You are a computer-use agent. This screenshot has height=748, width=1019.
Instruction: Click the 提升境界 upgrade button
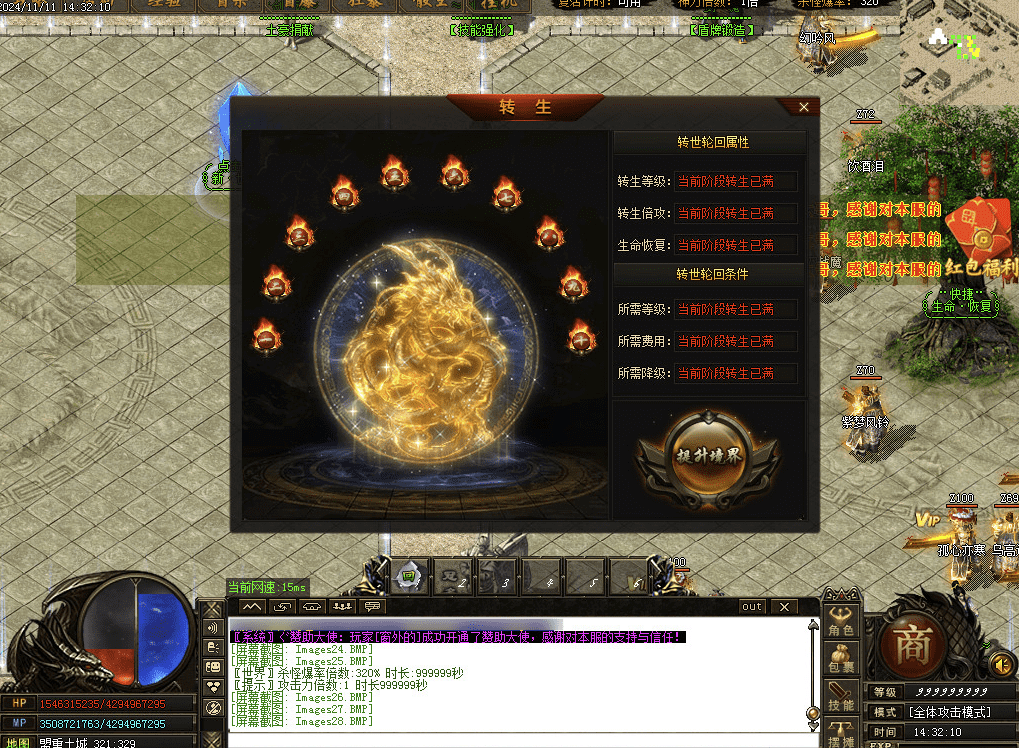(x=708, y=455)
